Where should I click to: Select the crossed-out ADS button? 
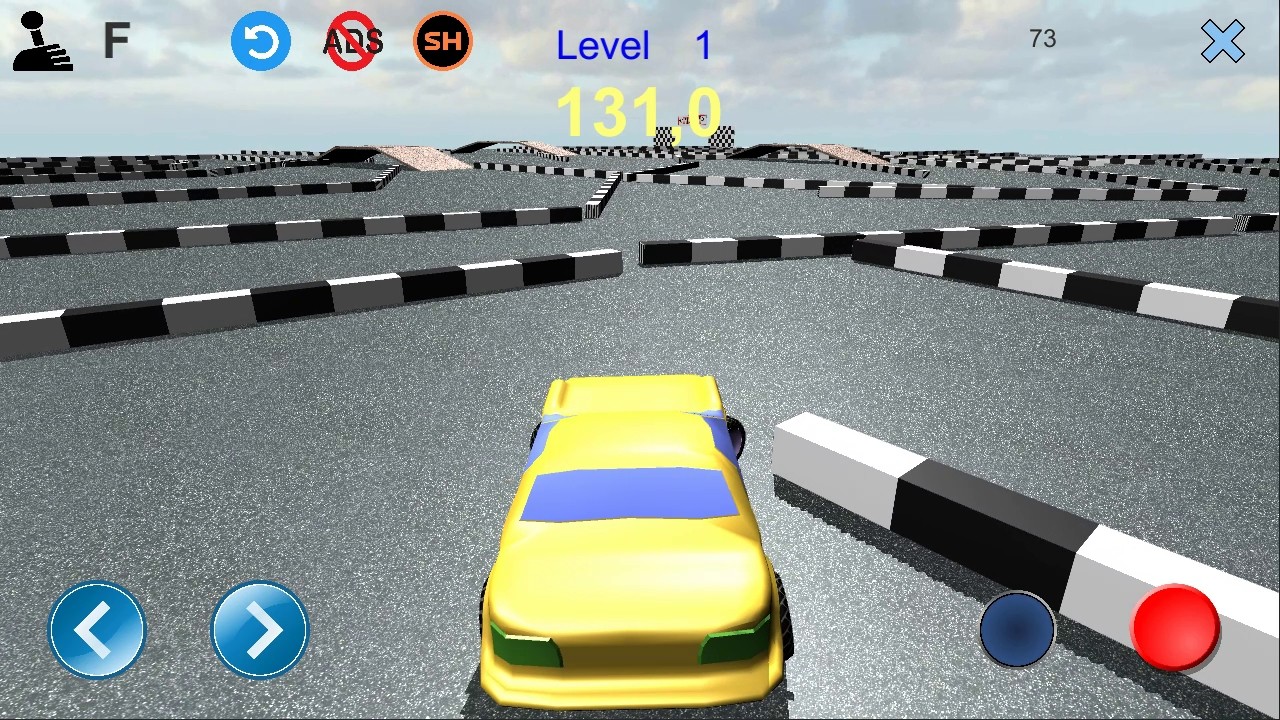click(x=353, y=42)
